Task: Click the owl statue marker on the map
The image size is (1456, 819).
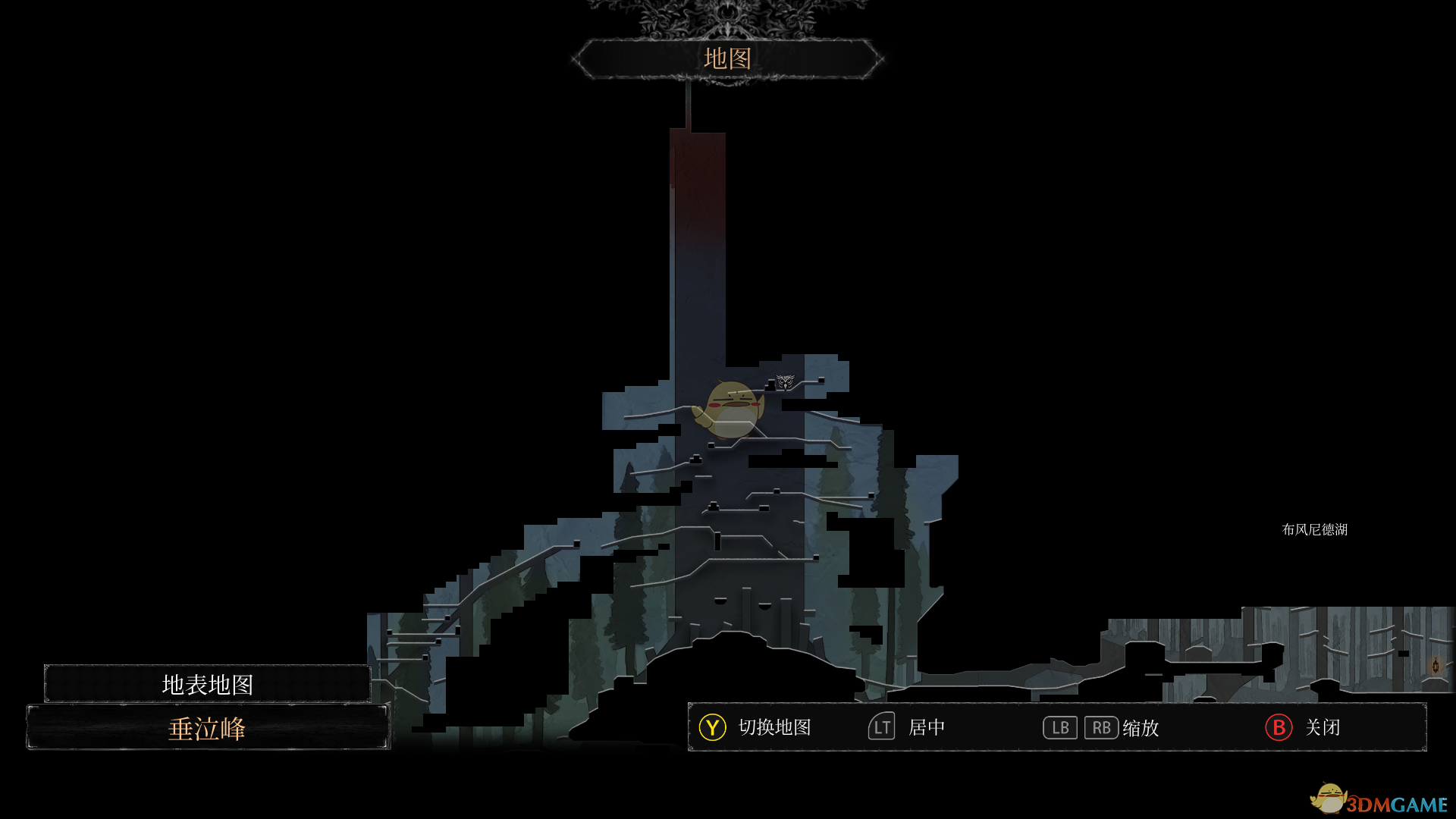Action: coord(785,381)
